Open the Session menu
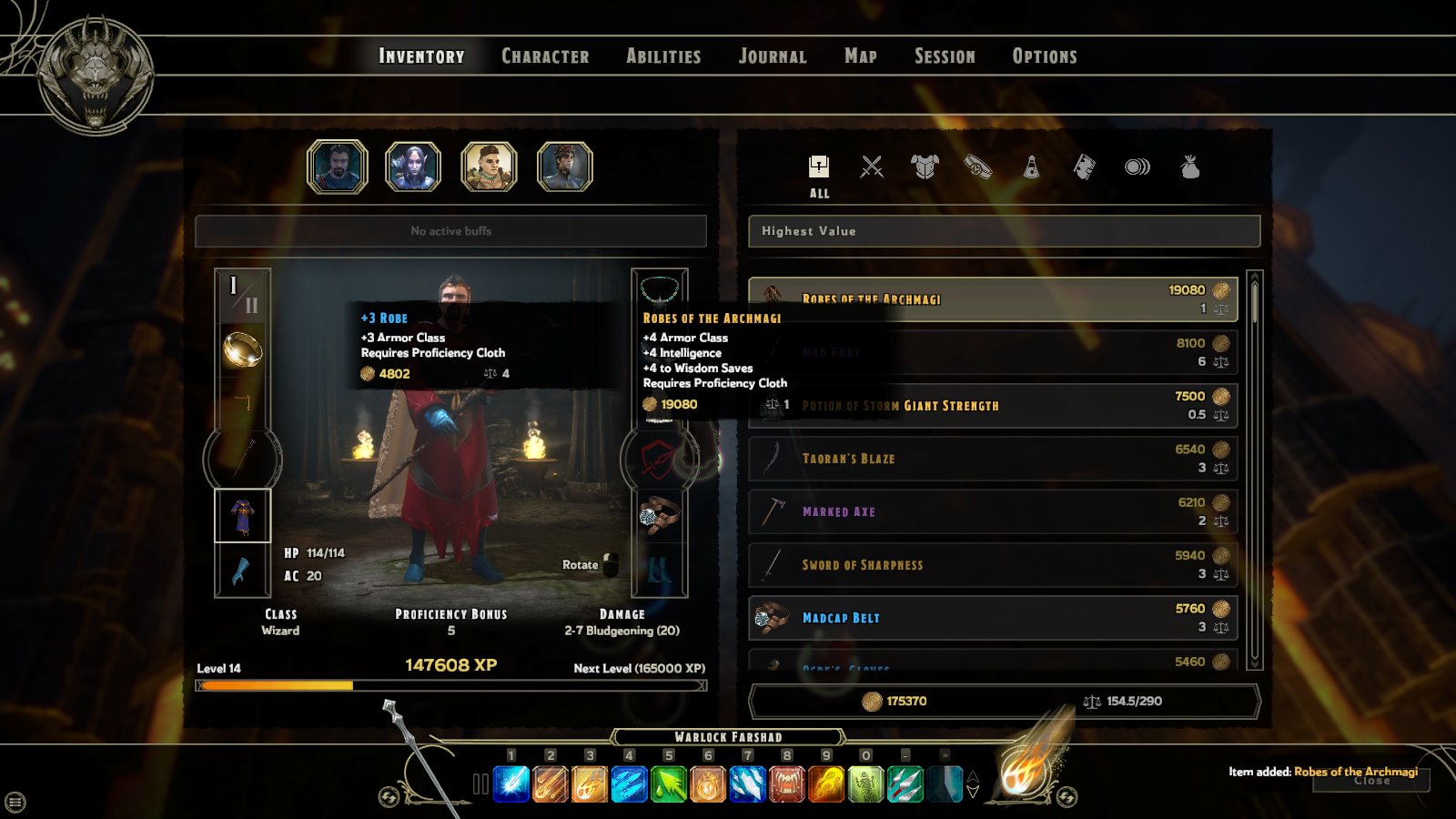This screenshot has height=819, width=1456. 945,56
